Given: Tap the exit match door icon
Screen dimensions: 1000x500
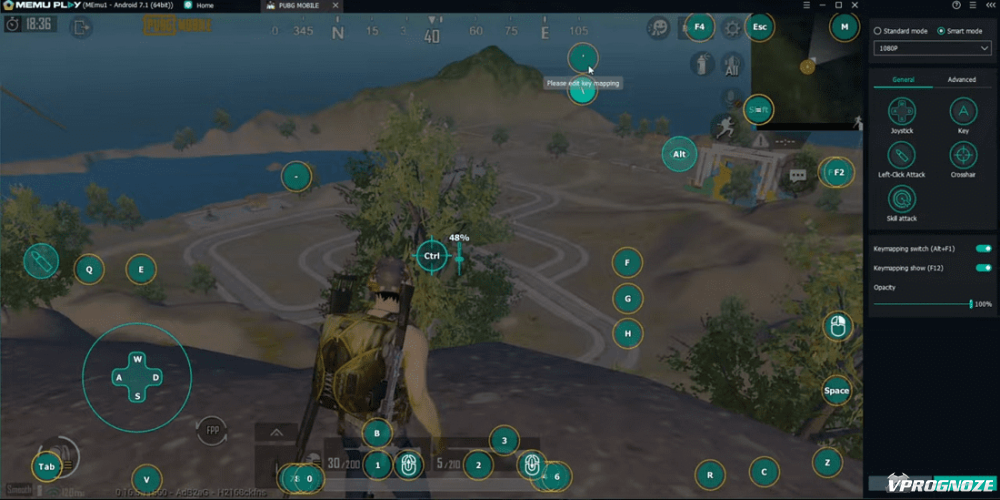Looking at the screenshot, I should (80, 28).
